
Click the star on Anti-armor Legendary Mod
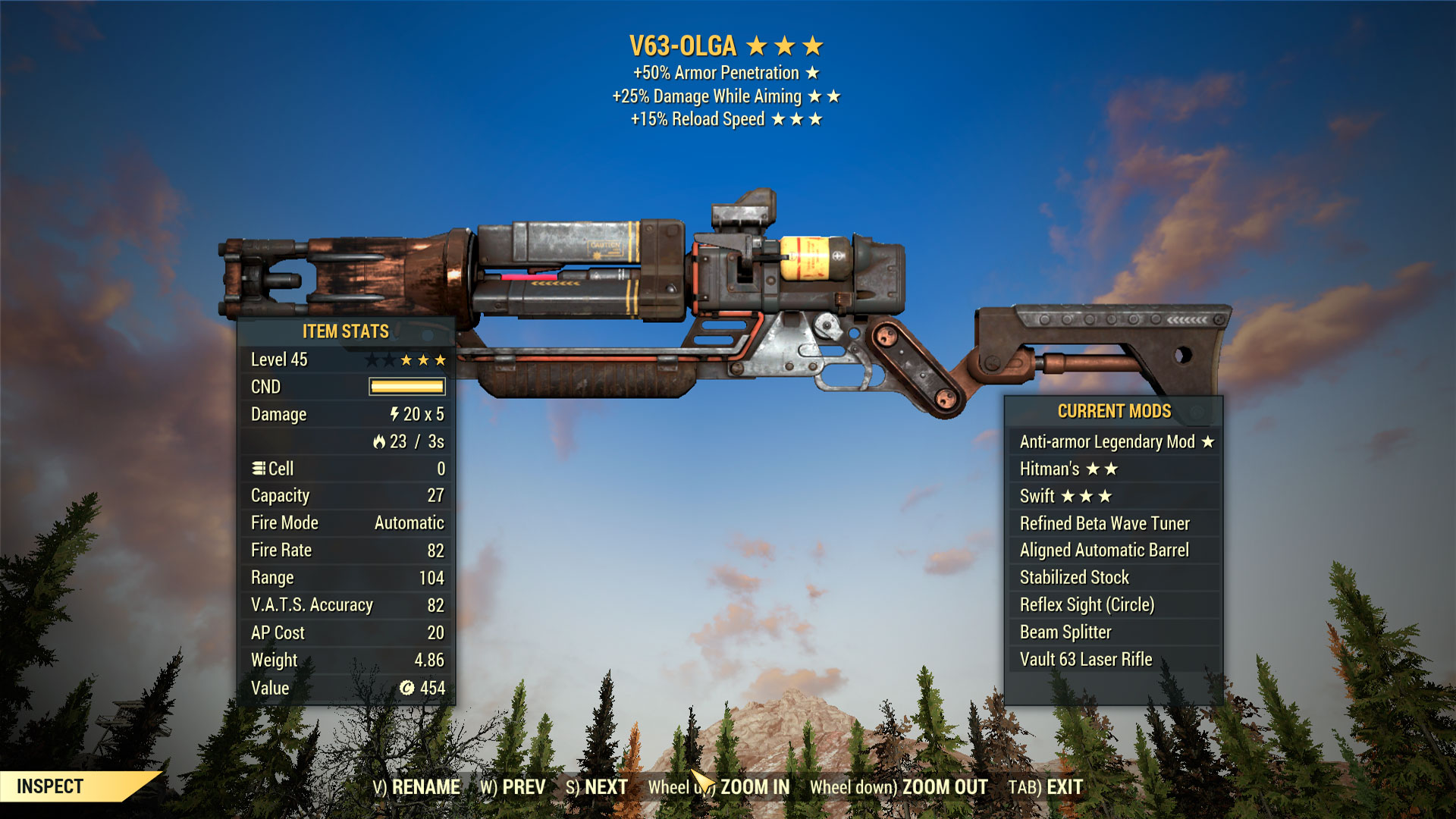[x=1207, y=442]
